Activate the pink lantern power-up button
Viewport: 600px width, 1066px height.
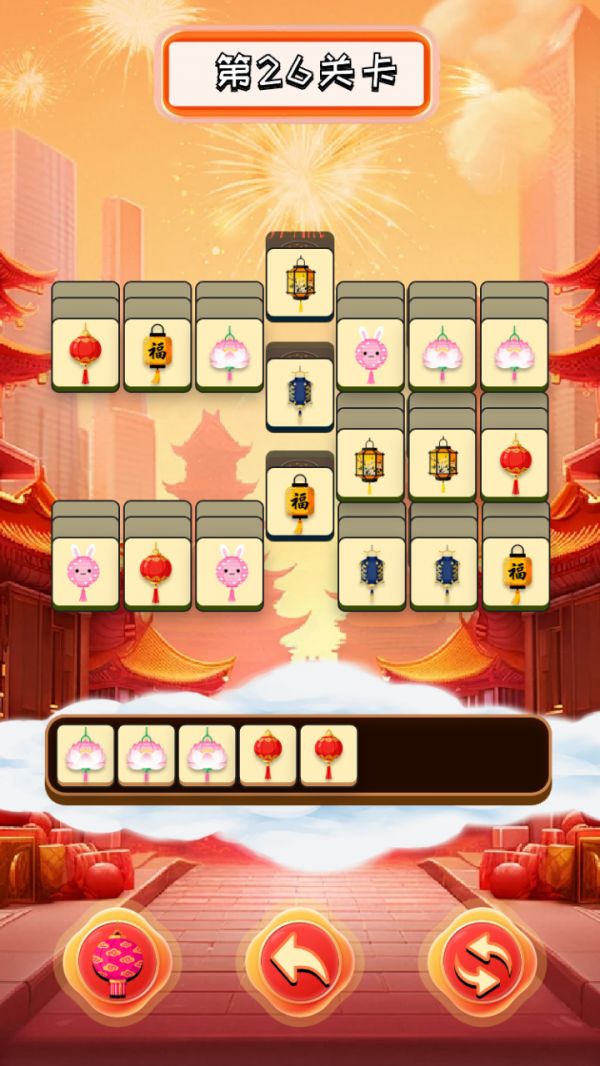tap(117, 964)
